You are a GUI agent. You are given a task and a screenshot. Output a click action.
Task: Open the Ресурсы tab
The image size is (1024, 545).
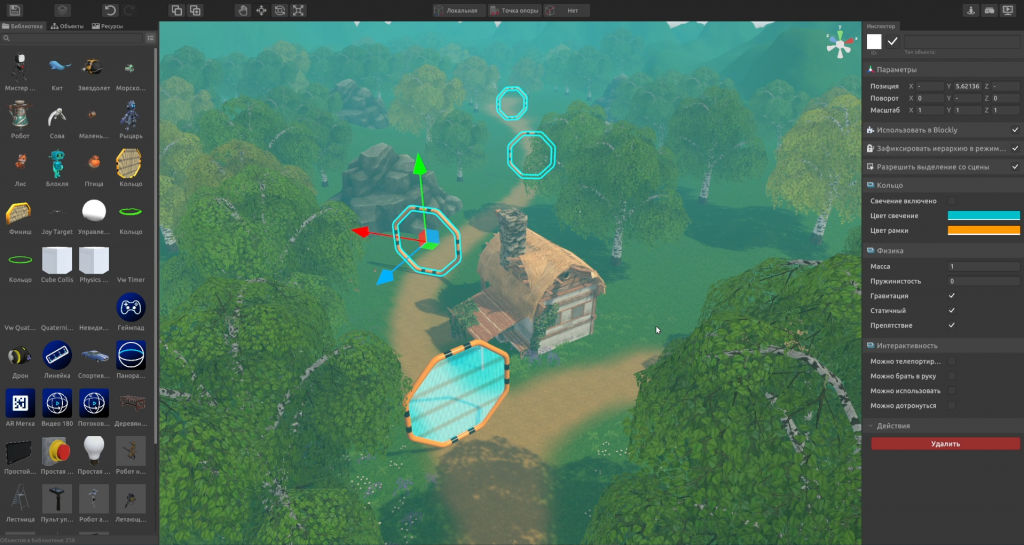109,26
